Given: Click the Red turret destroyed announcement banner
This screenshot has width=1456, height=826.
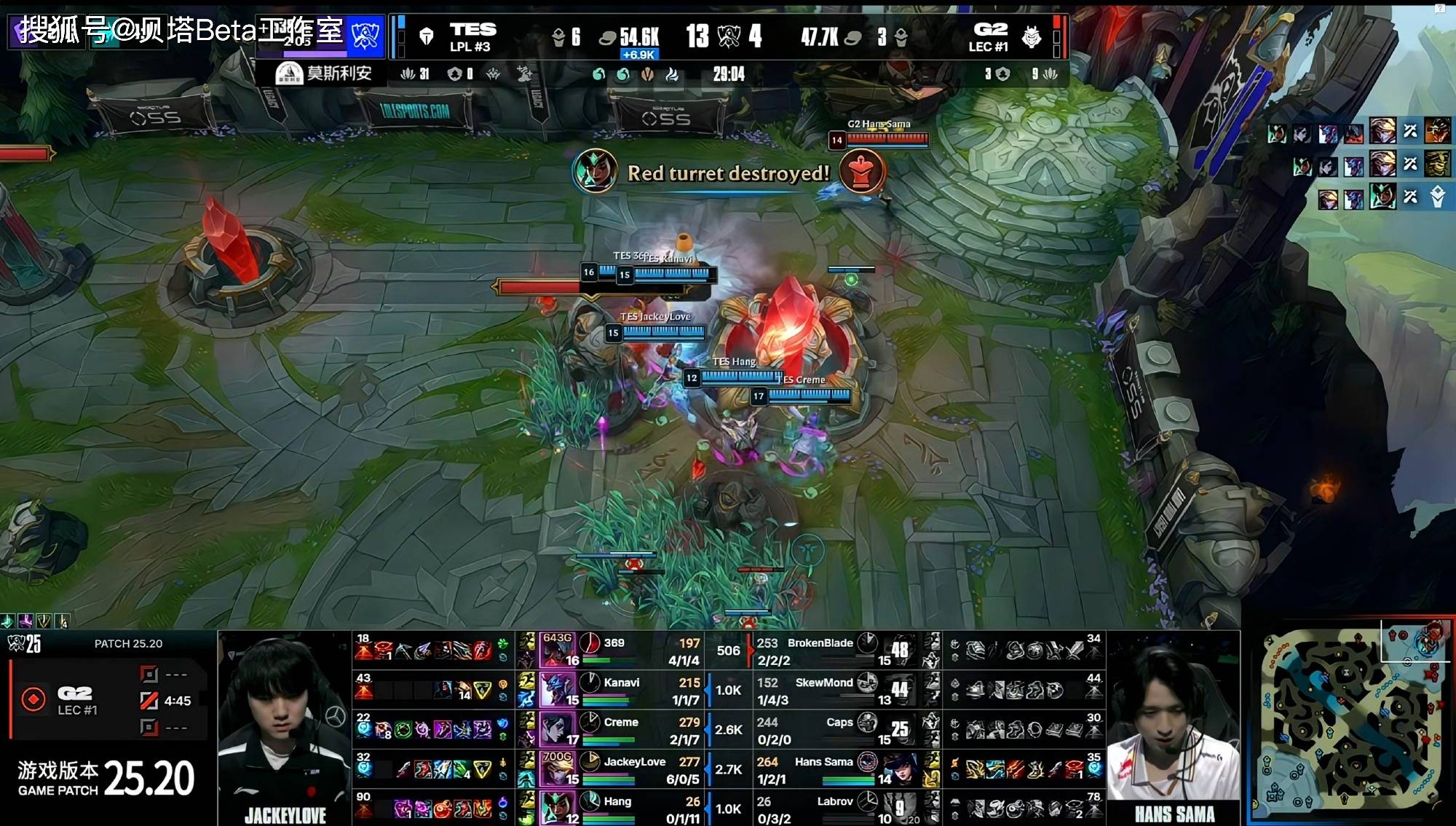Looking at the screenshot, I should 728,173.
